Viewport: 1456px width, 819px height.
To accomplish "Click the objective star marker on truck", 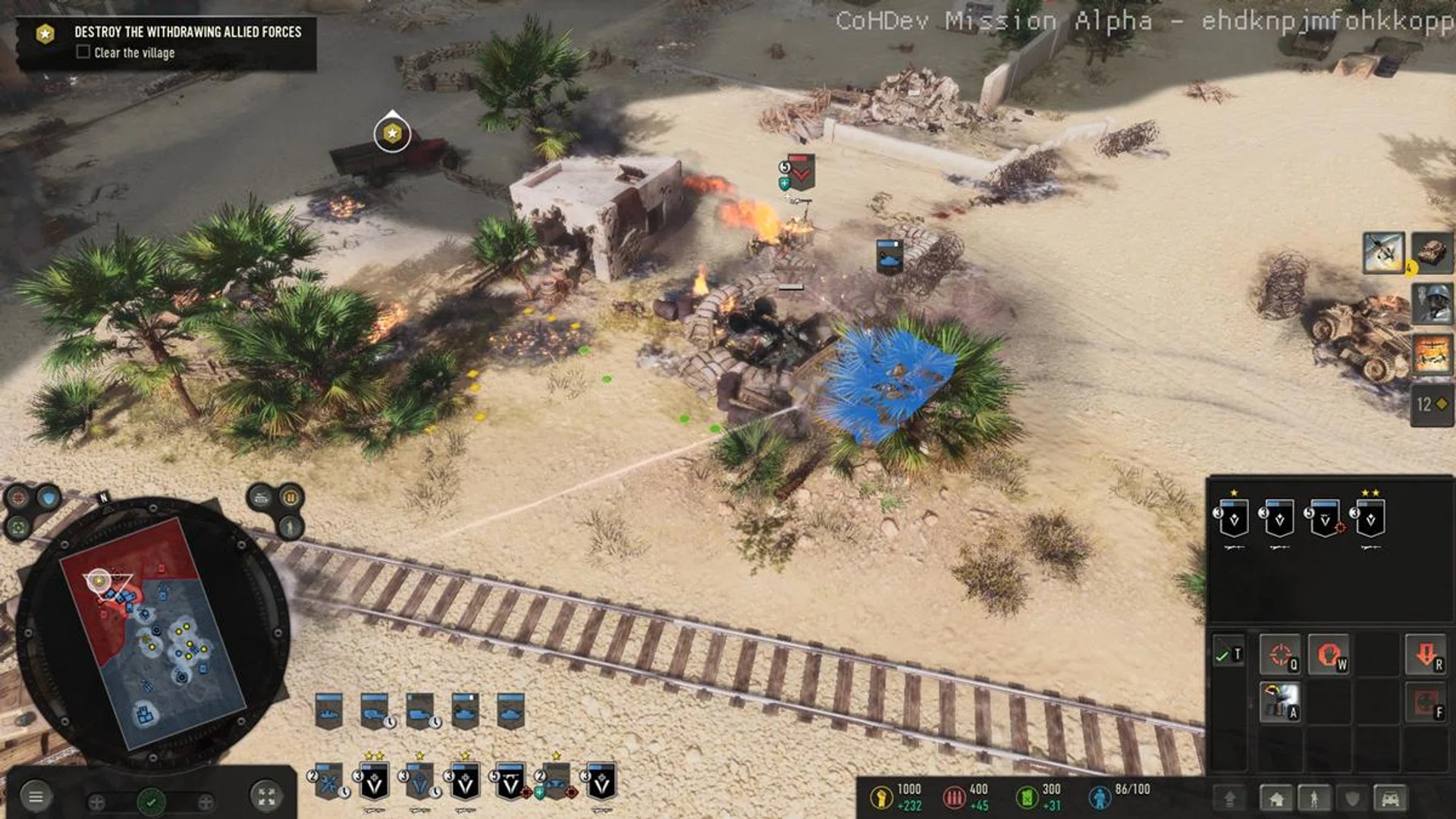I will [x=392, y=133].
